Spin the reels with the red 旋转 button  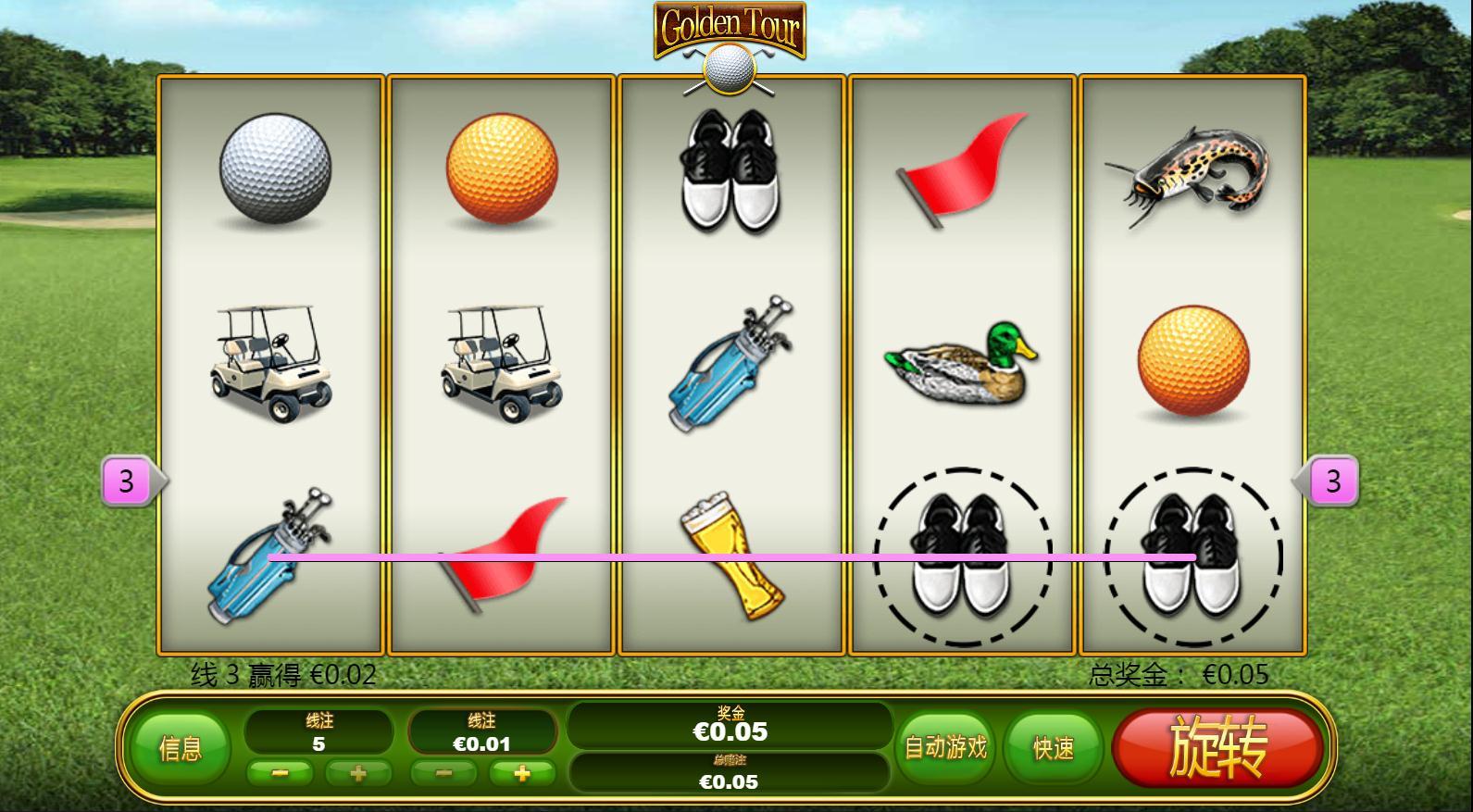point(1217,748)
